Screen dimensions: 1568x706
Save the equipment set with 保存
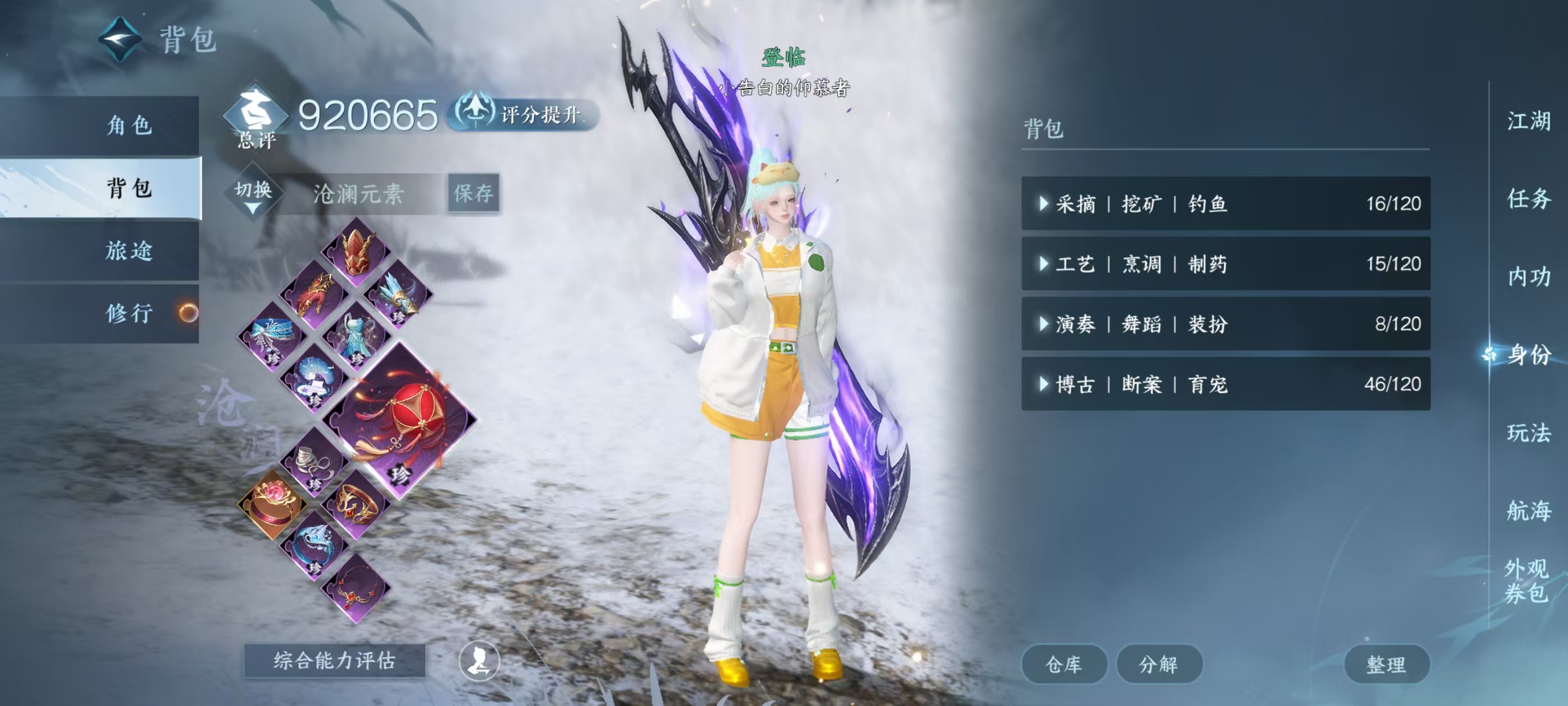(474, 193)
